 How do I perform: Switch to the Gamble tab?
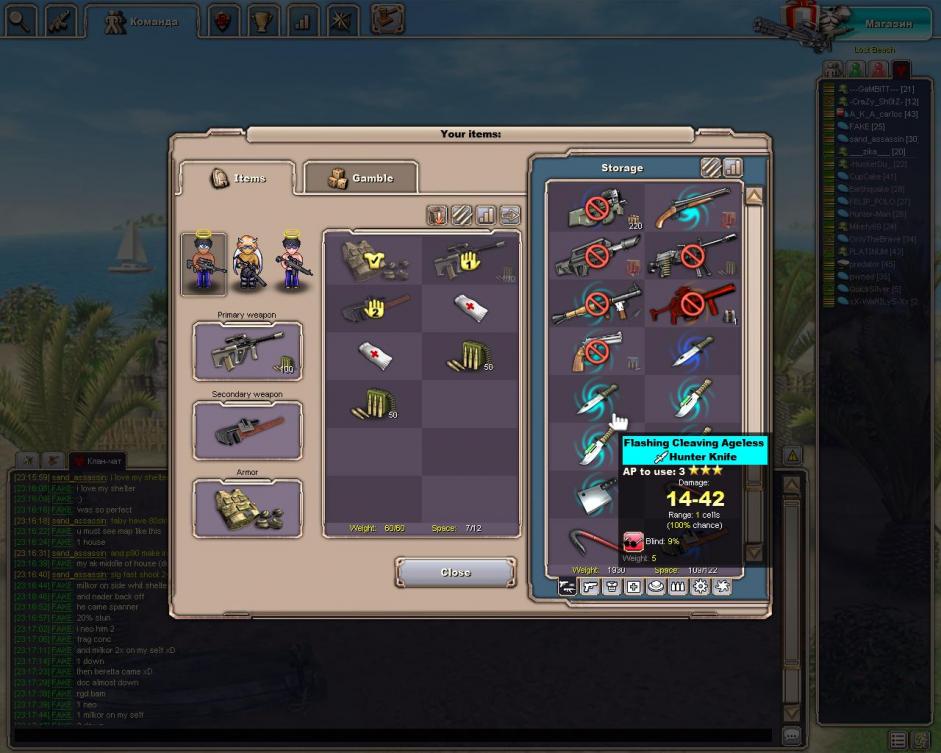point(360,178)
